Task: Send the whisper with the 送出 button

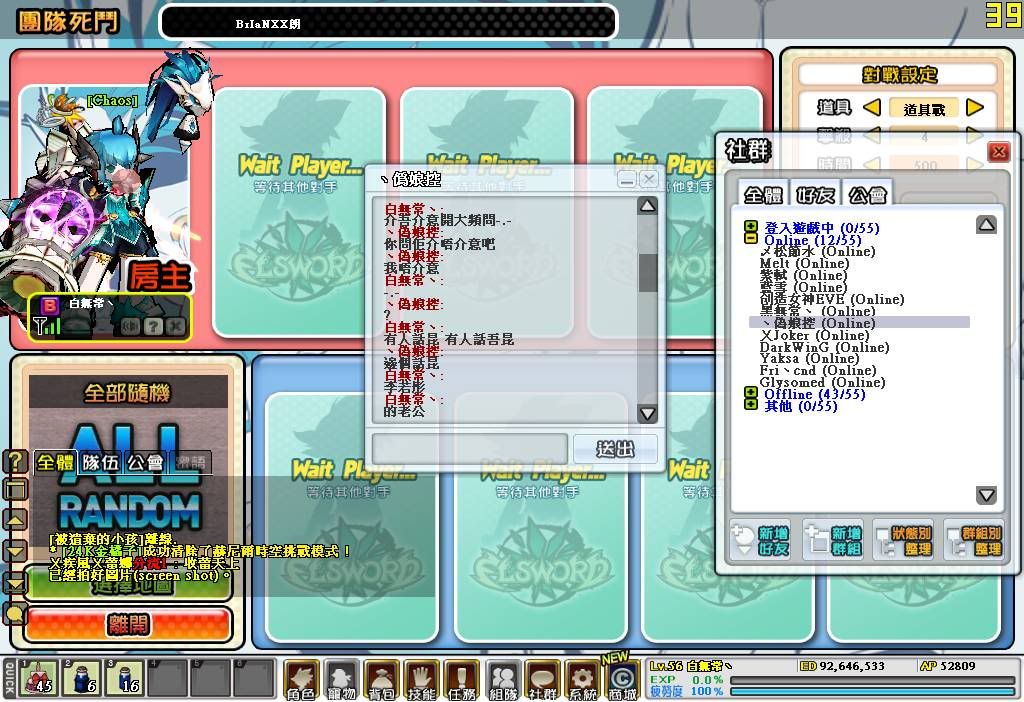Action: [615, 449]
